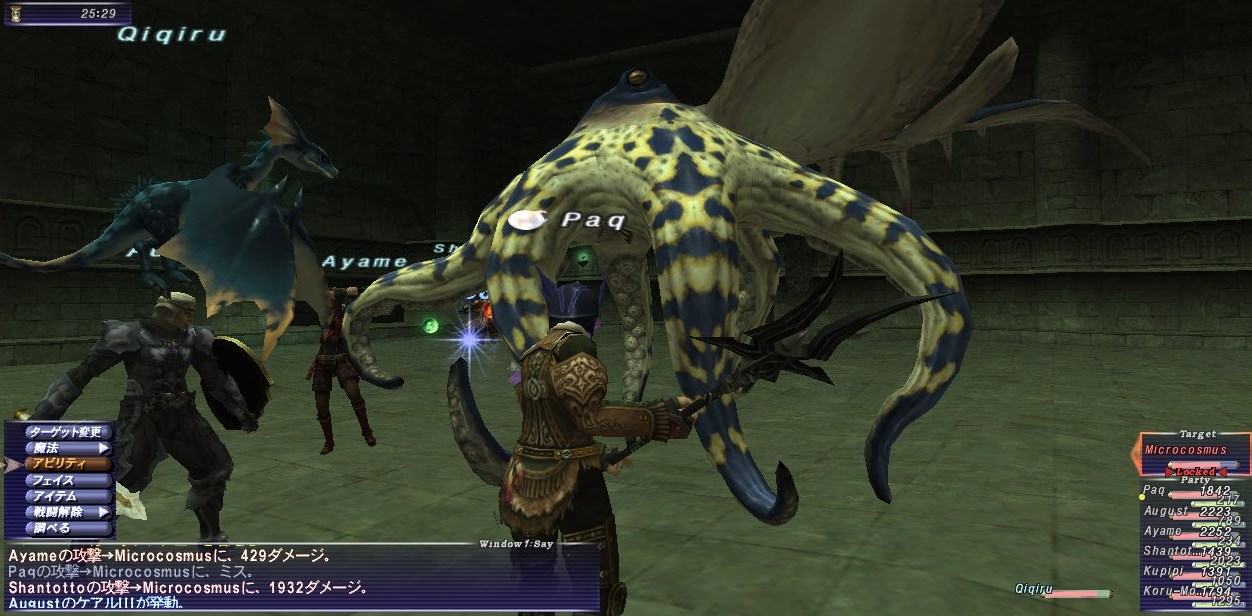Select August in the party list
Viewport: 1252px width, 616px height.
1192,512
